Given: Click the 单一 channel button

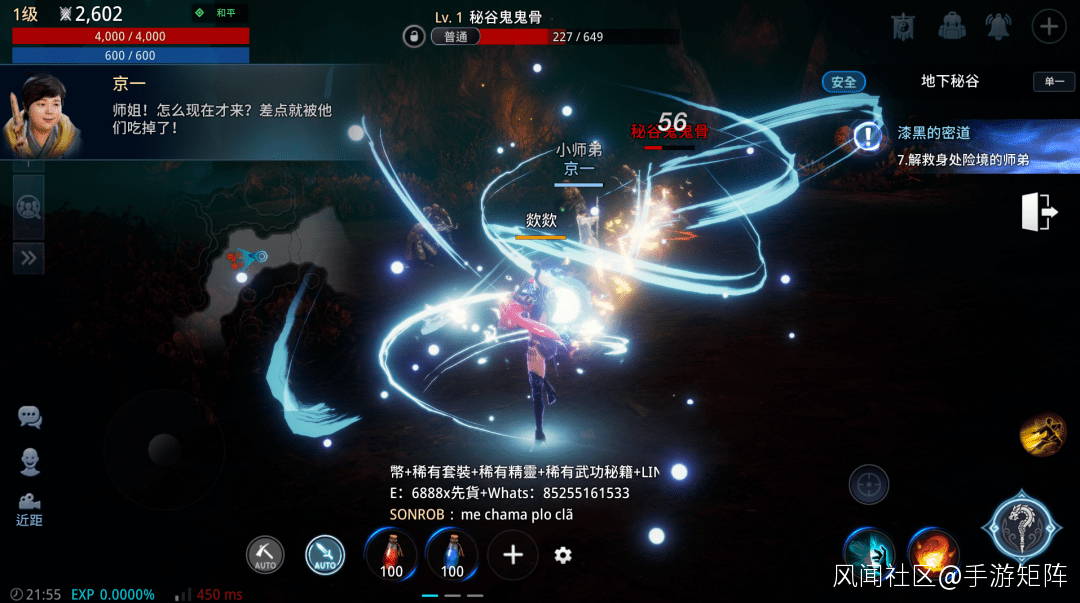Looking at the screenshot, I should coord(1054,82).
